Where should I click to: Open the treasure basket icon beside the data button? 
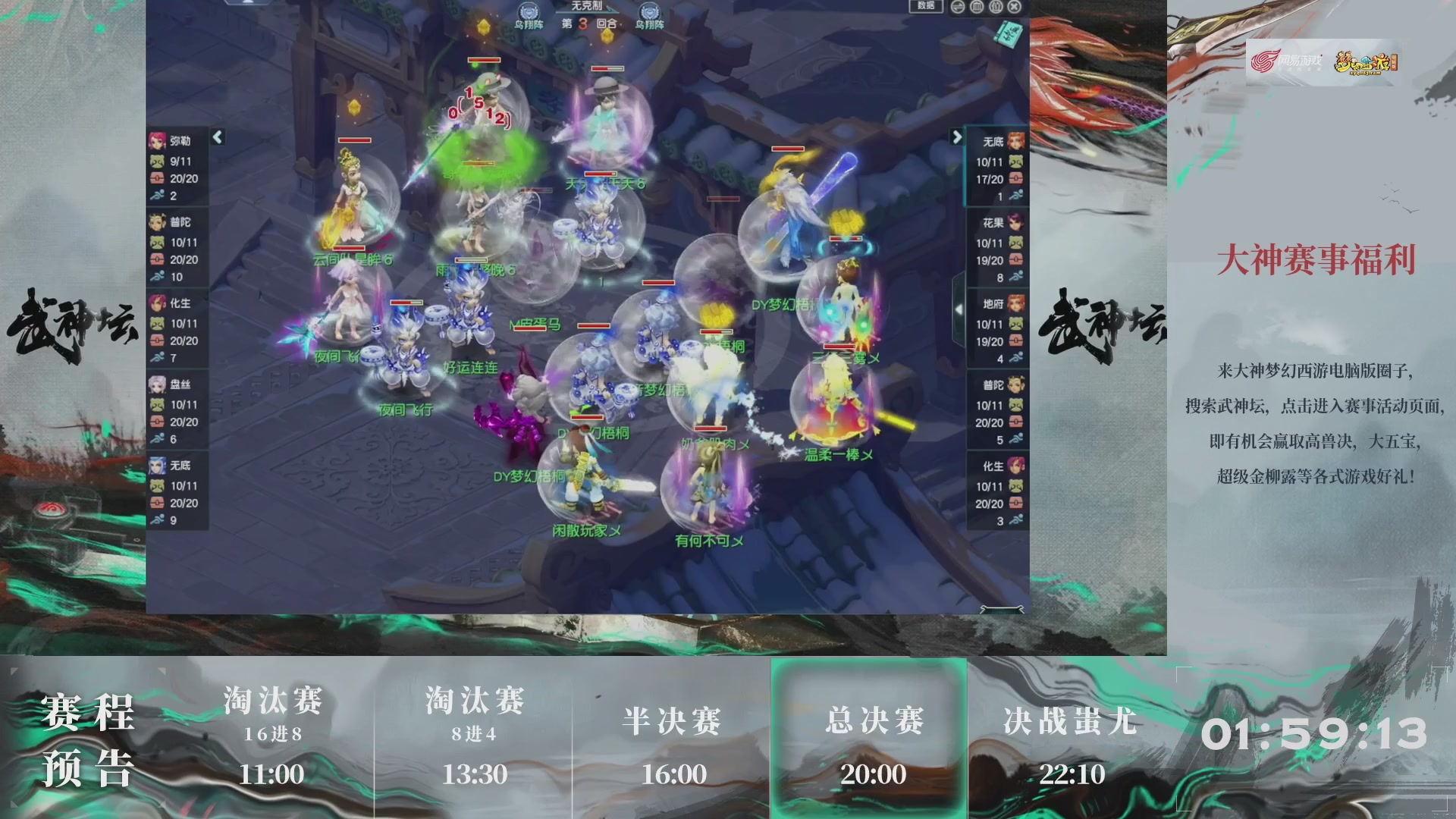pyautogui.click(x=977, y=7)
